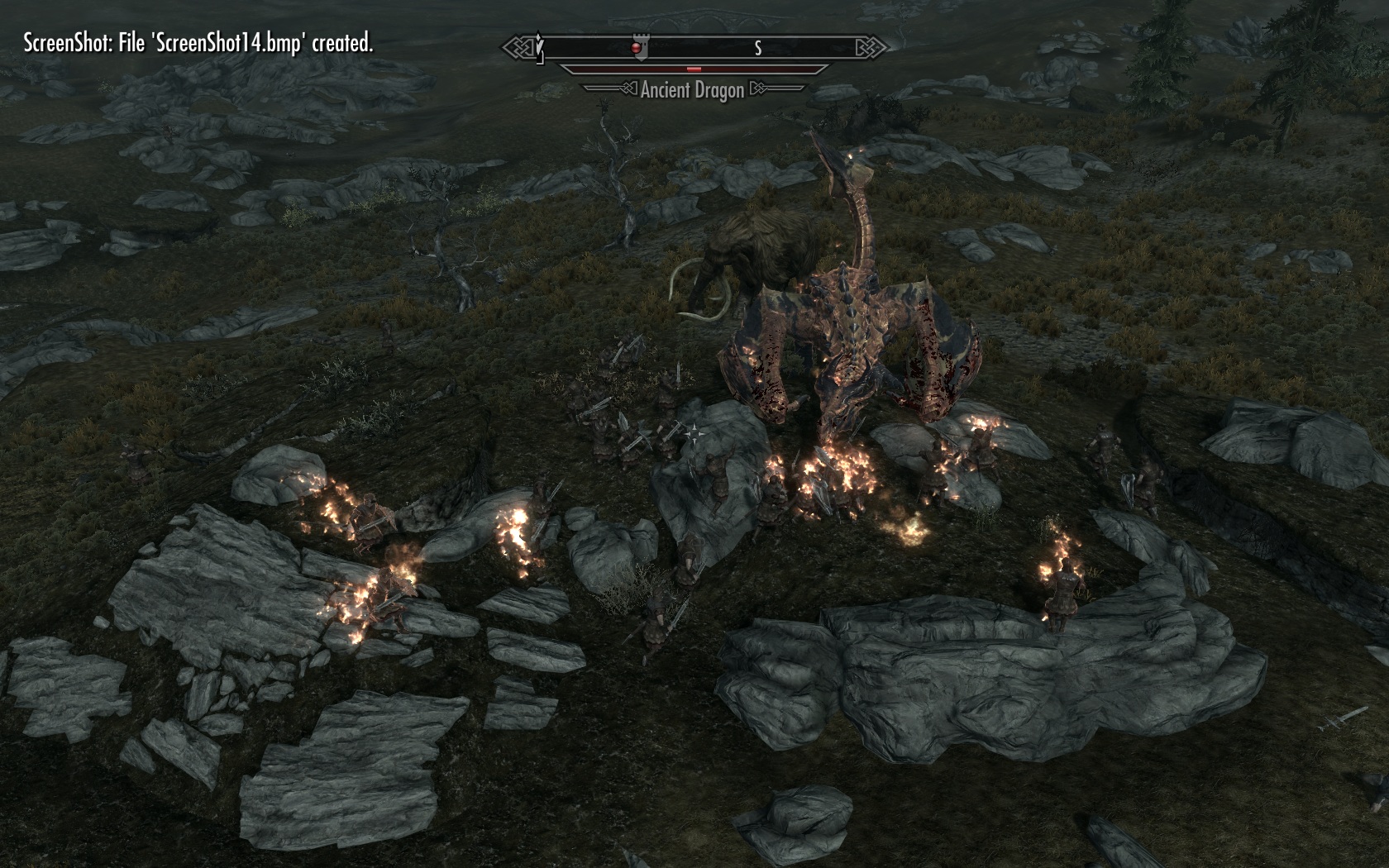Screen dimensions: 1389x868
Task: Select the compass's south heading letter
Action: (757, 49)
